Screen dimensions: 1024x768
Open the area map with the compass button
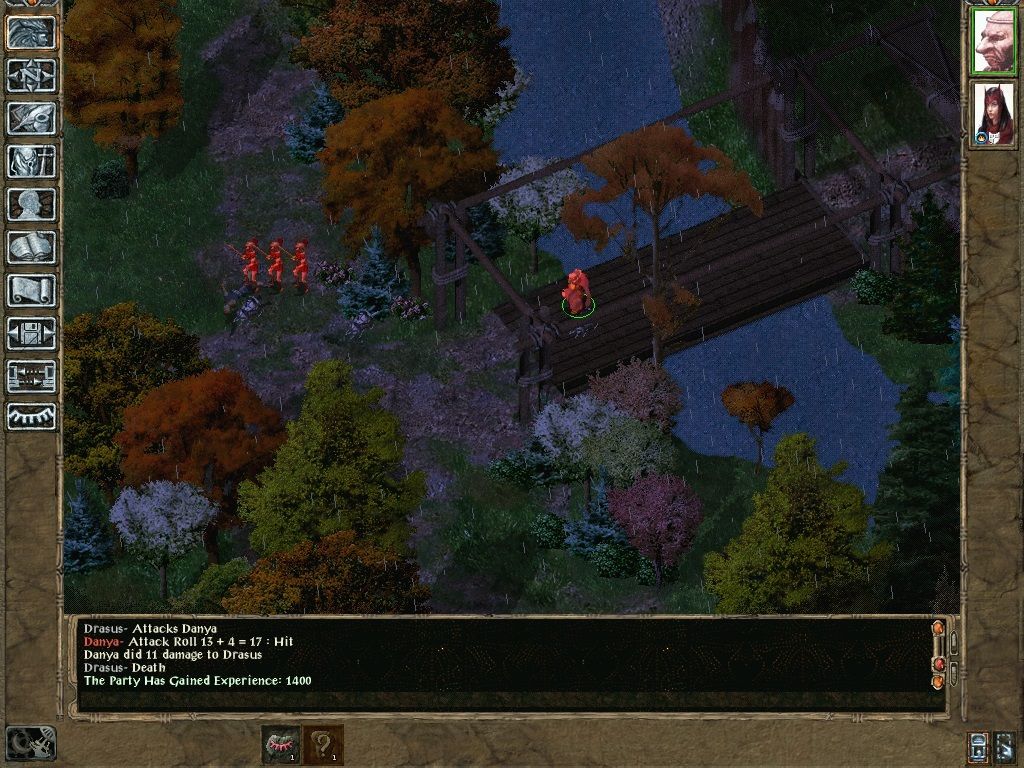32,76
